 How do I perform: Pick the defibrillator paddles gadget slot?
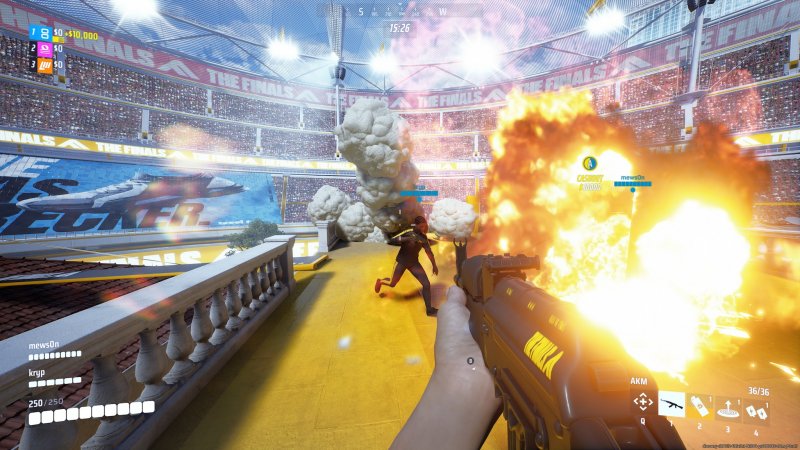point(757,405)
